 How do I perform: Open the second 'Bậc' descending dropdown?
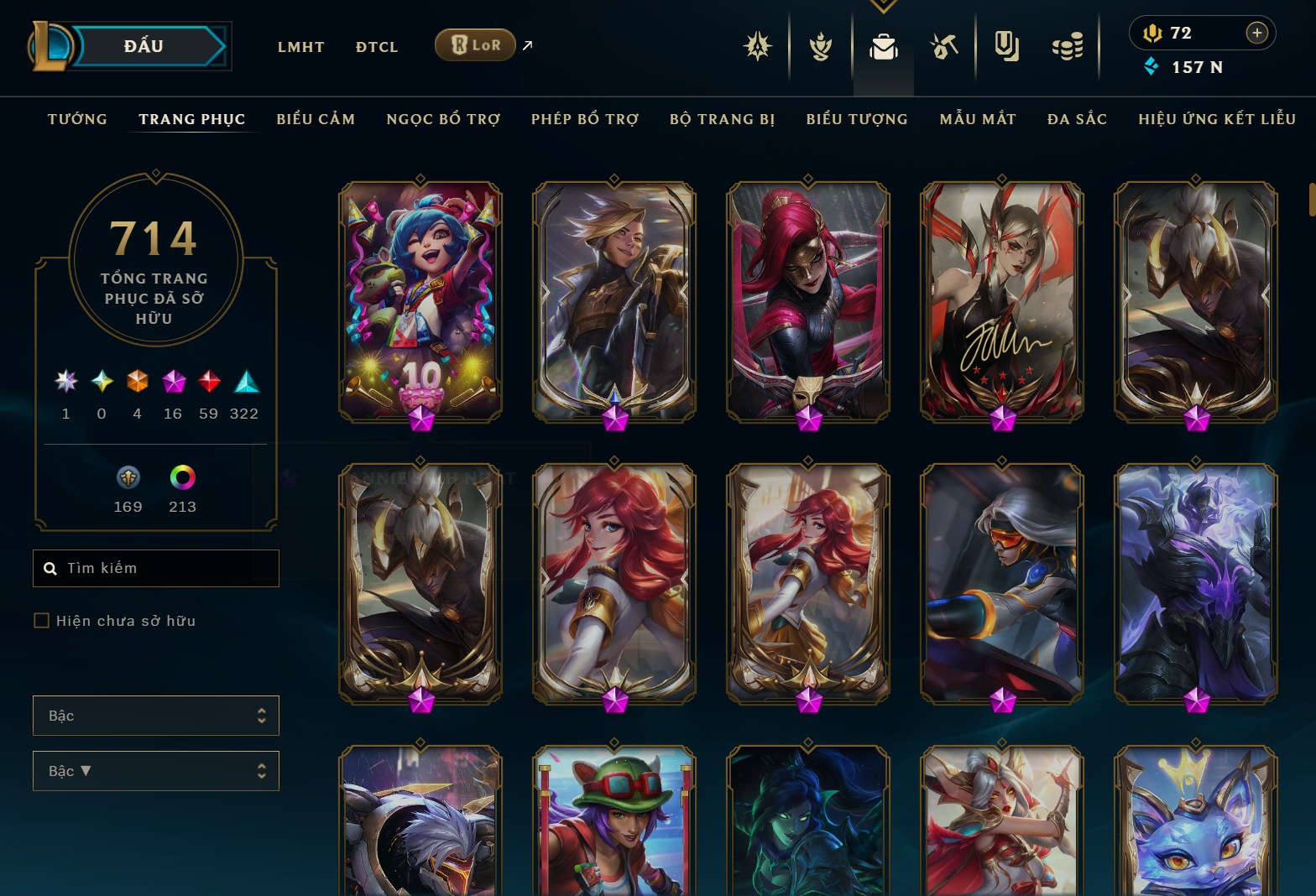tap(156, 771)
